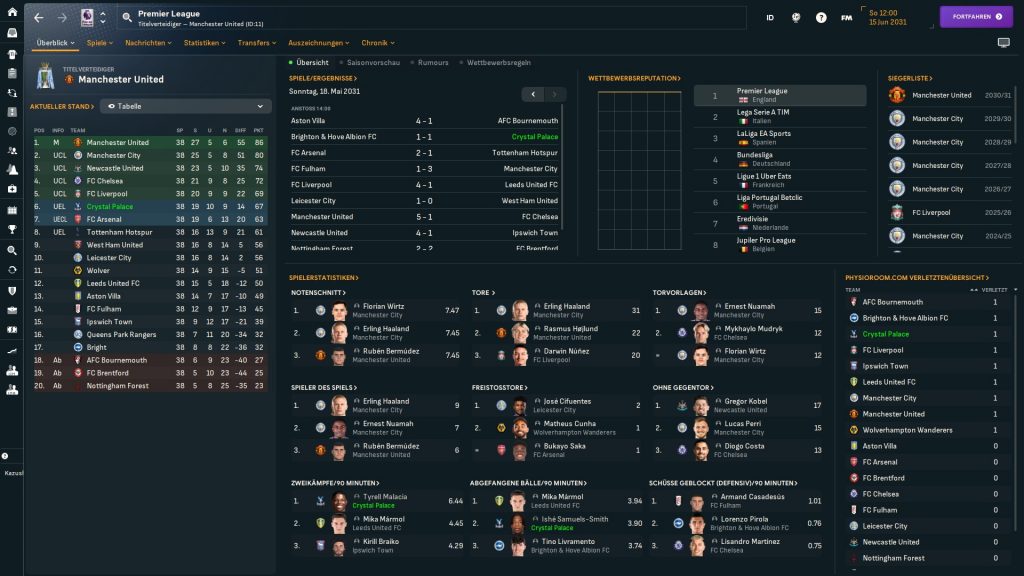Expand the Siegerliste section
The height and width of the screenshot is (576, 1024).
909,78
